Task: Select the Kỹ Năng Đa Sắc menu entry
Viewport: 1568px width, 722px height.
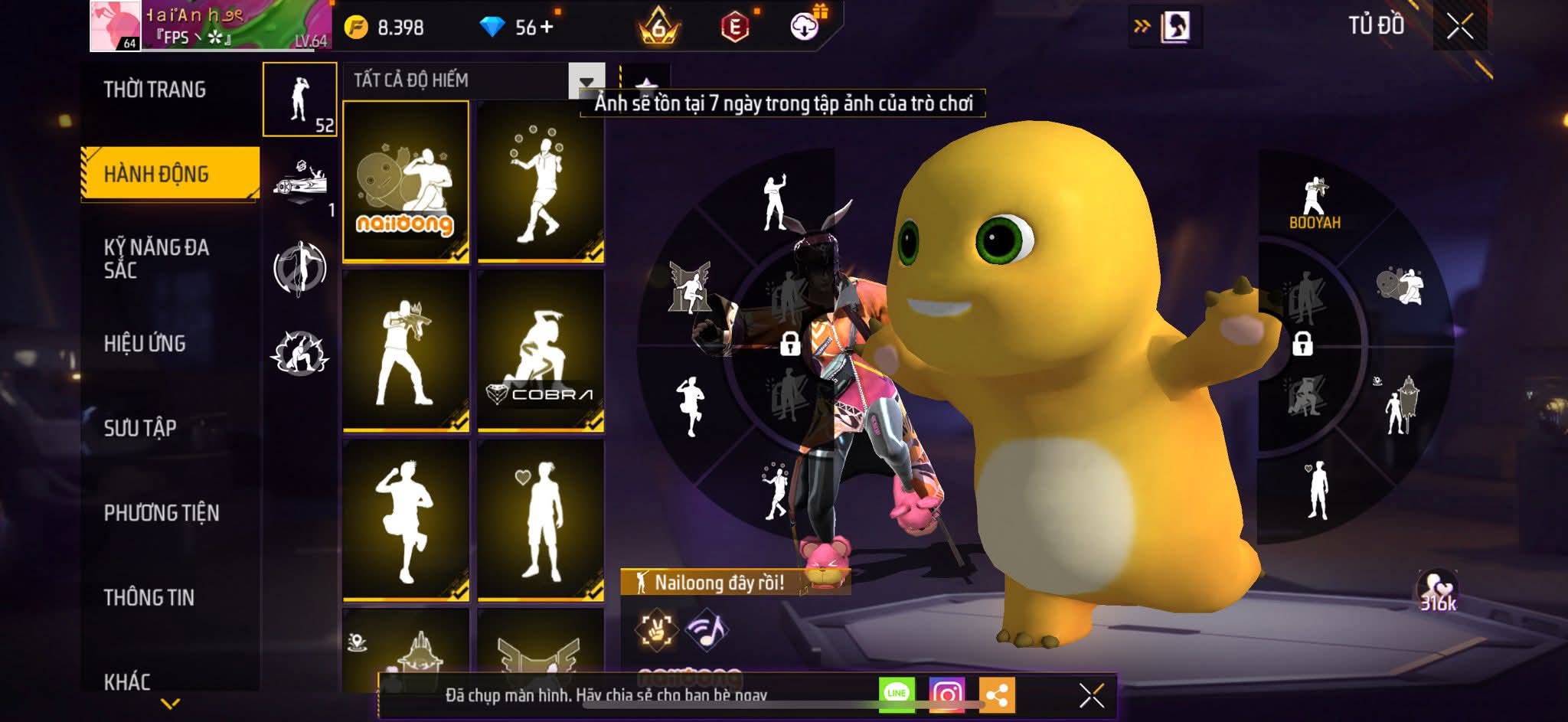Action: (x=156, y=259)
